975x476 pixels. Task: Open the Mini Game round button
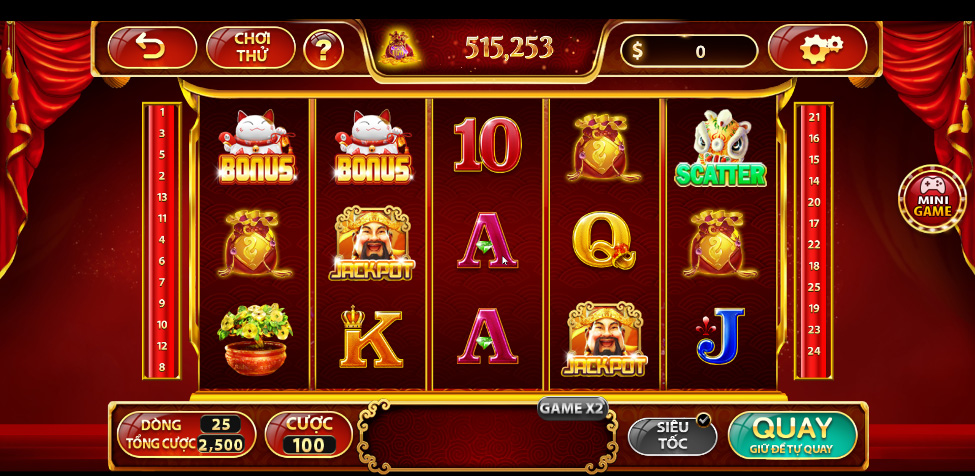pyautogui.click(x=931, y=199)
